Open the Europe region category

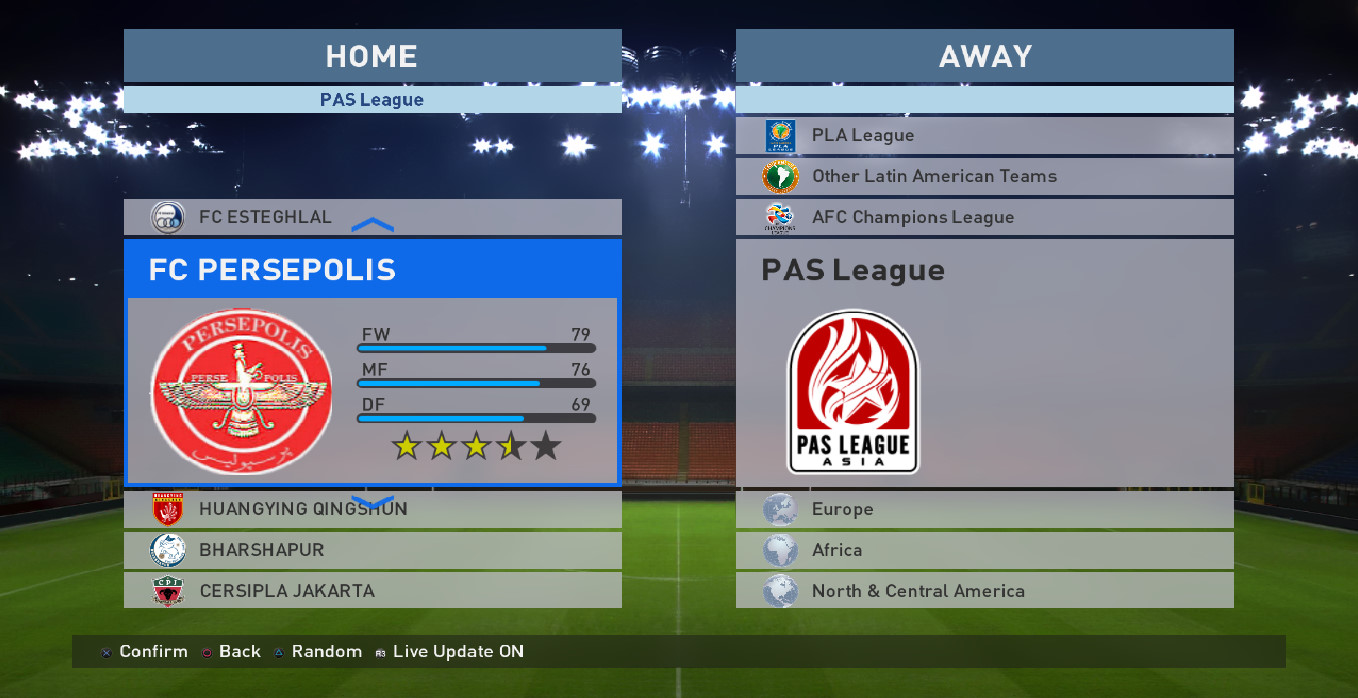pos(984,509)
